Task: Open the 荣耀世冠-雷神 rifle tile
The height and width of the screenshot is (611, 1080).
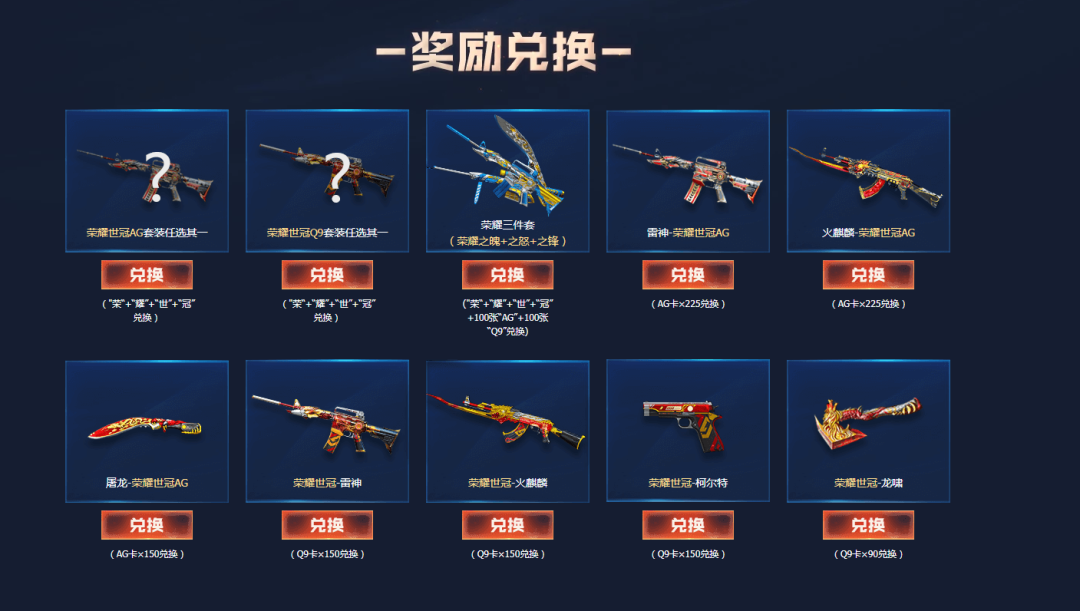Action: tap(327, 425)
